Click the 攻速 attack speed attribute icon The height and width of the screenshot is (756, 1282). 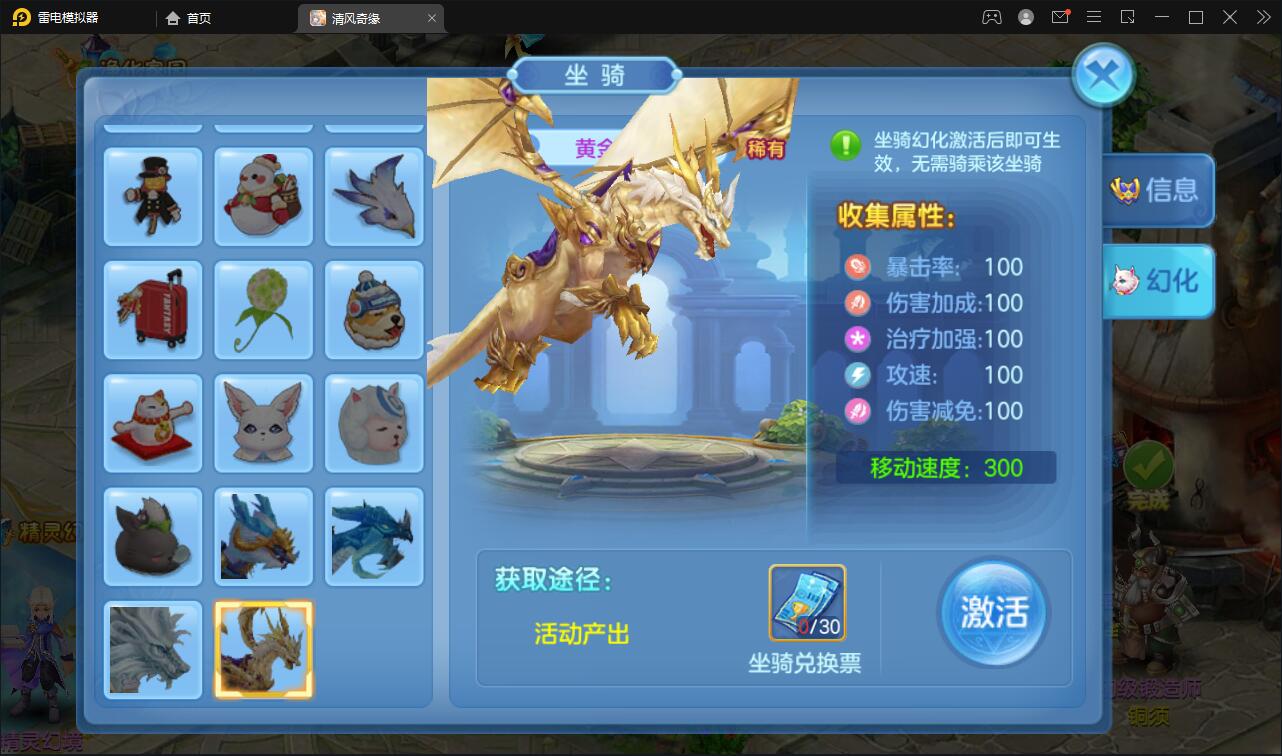point(857,374)
